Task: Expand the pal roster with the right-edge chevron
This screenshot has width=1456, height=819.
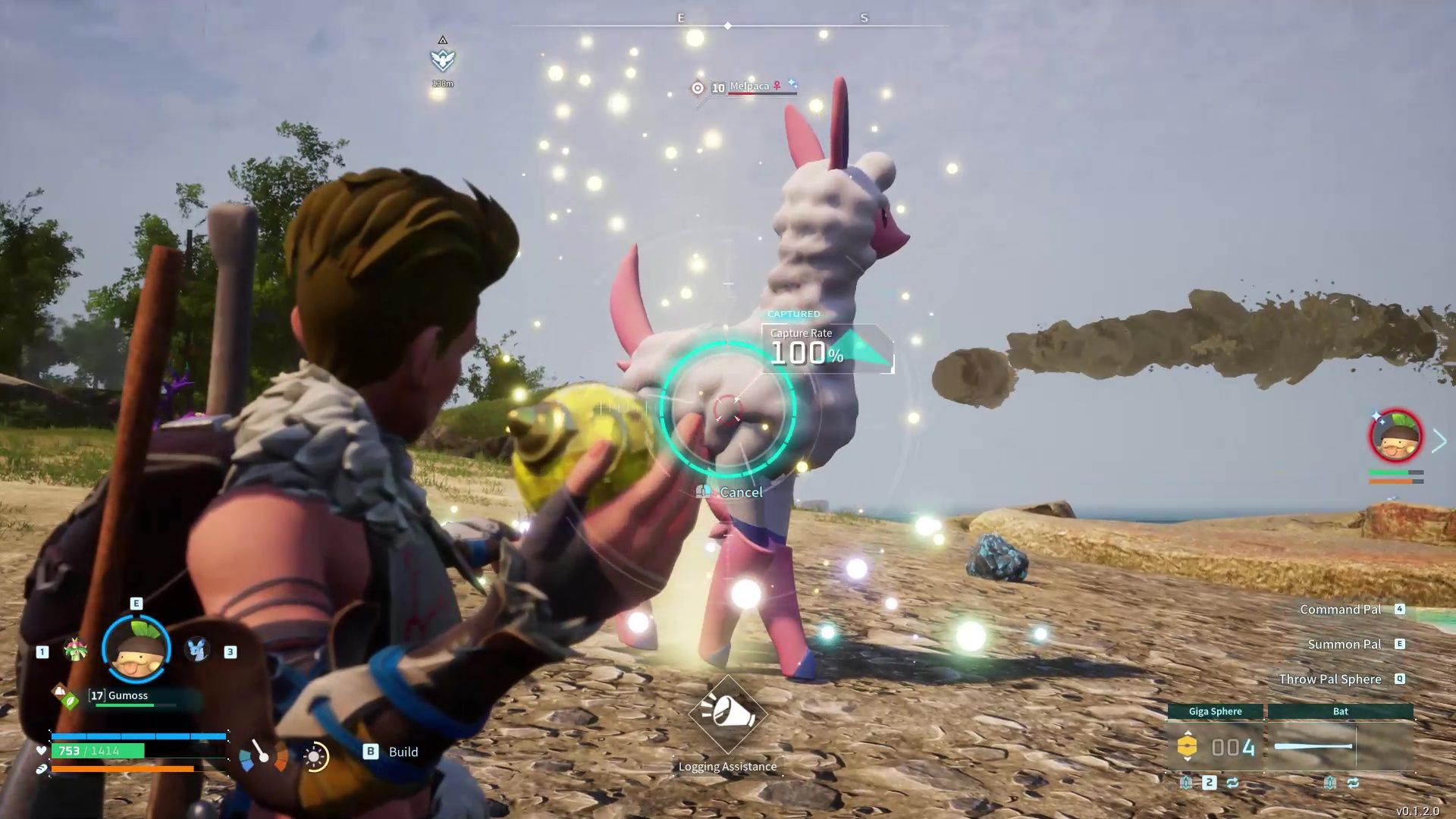Action: (1439, 440)
